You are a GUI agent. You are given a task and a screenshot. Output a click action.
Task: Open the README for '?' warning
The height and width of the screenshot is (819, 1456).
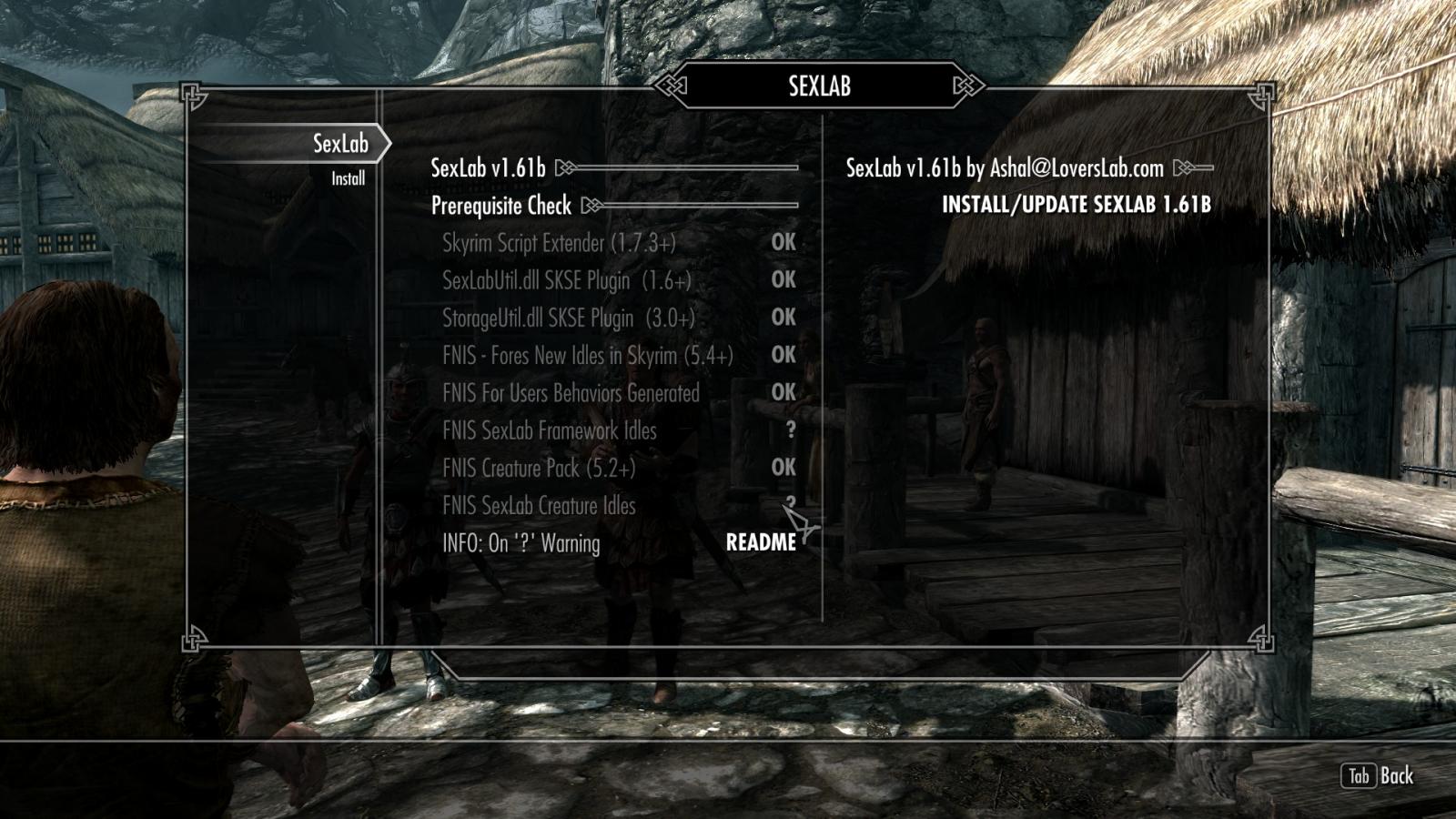pyautogui.click(x=761, y=543)
